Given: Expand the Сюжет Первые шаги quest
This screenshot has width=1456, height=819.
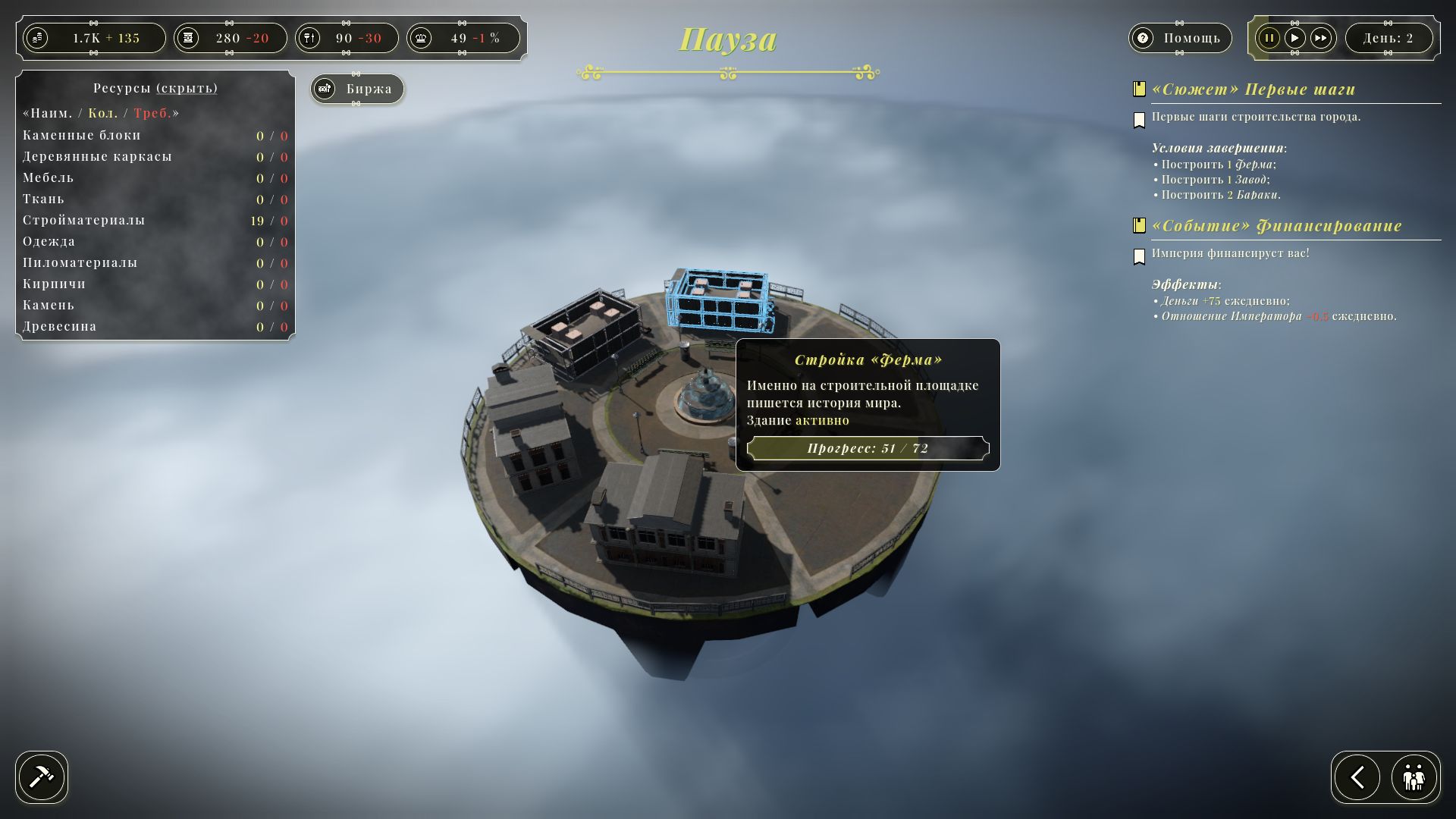Looking at the screenshot, I should (1253, 89).
